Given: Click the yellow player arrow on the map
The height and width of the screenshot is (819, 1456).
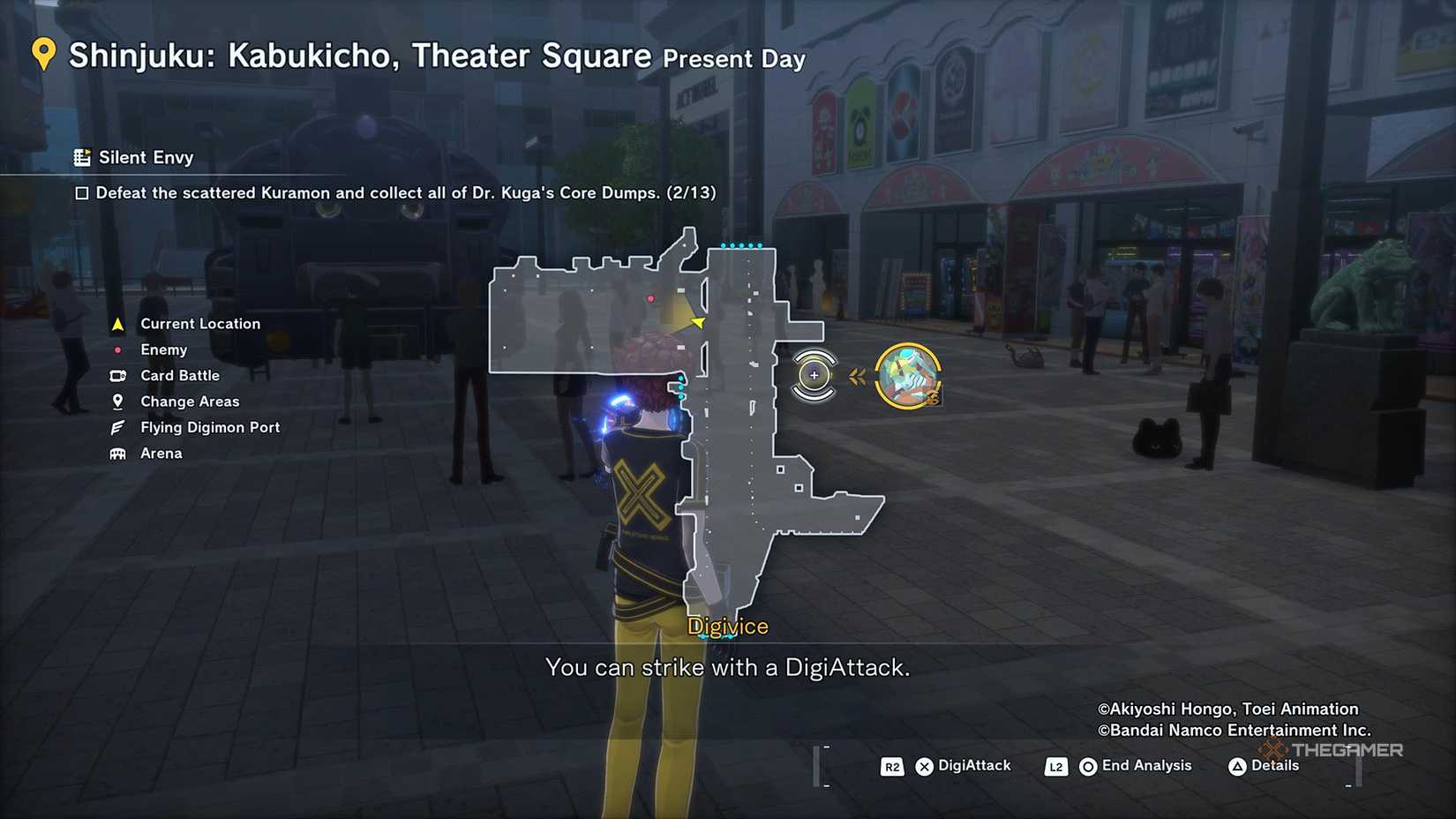Looking at the screenshot, I should pos(696,322).
